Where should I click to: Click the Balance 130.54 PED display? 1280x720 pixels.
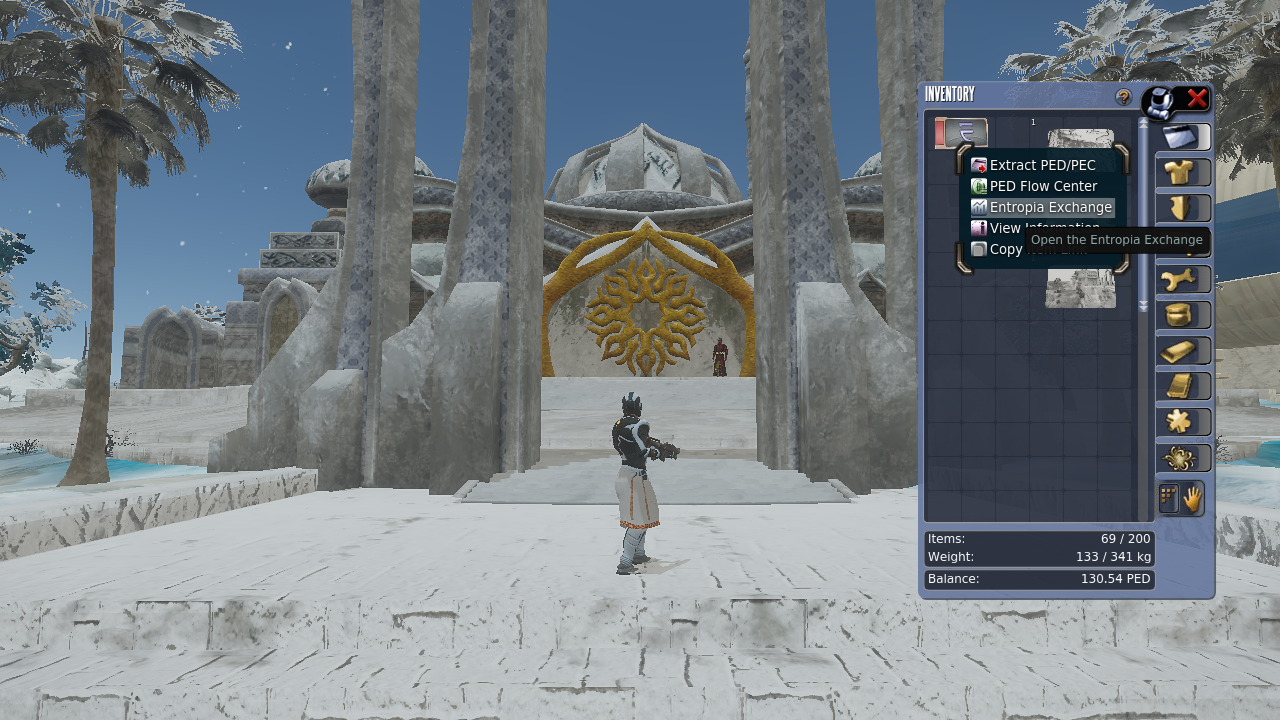point(1039,578)
